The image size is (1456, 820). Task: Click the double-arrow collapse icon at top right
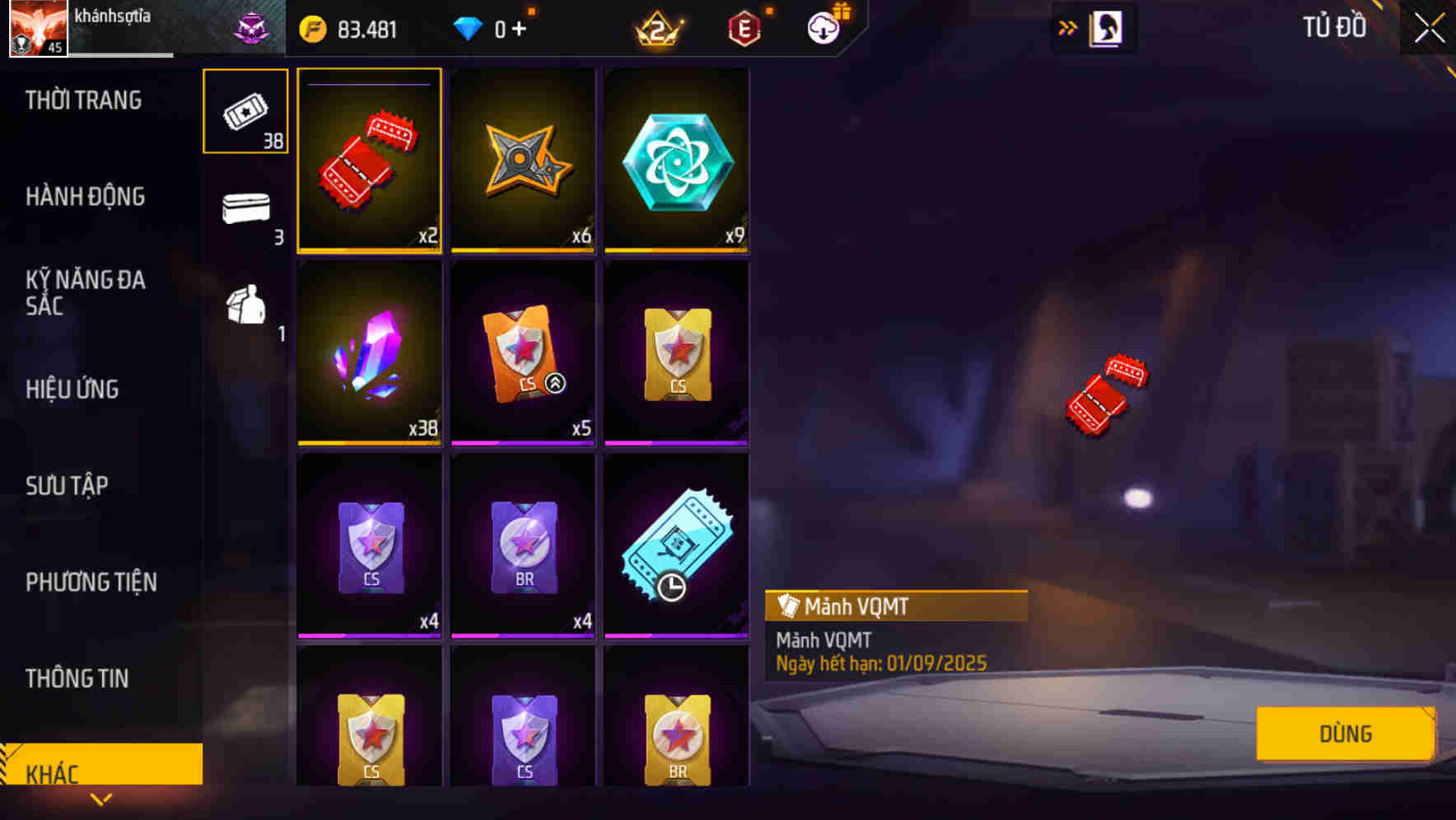point(1067,26)
